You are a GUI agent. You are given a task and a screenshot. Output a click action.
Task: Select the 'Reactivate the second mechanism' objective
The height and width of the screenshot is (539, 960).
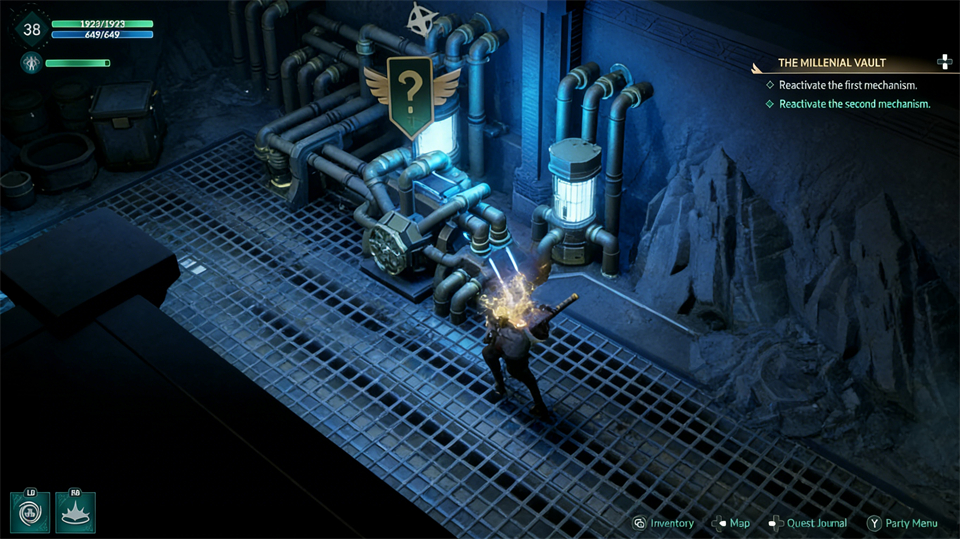[x=854, y=104]
